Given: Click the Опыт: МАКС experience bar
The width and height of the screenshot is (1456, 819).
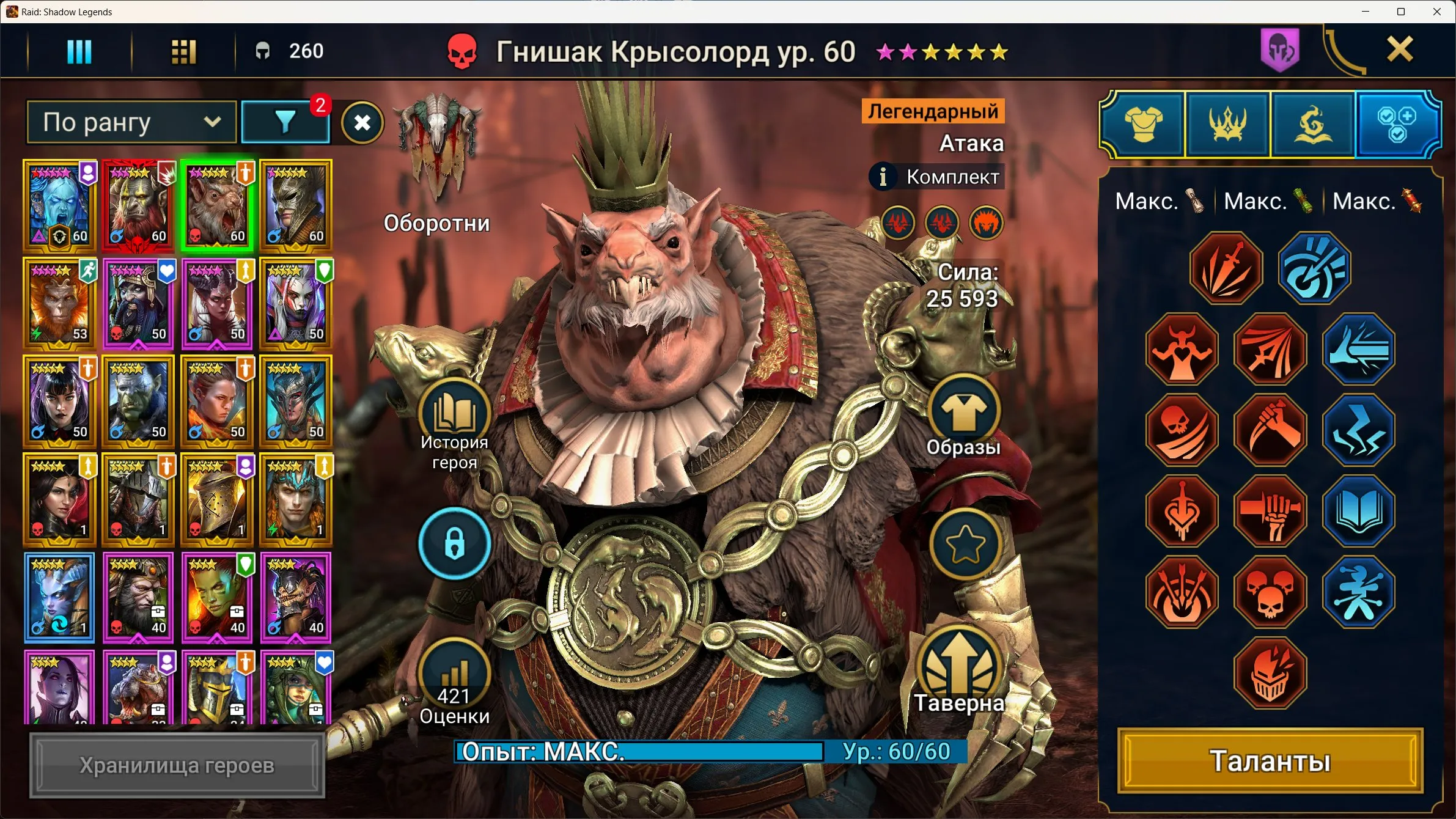Looking at the screenshot, I should pos(641,752).
